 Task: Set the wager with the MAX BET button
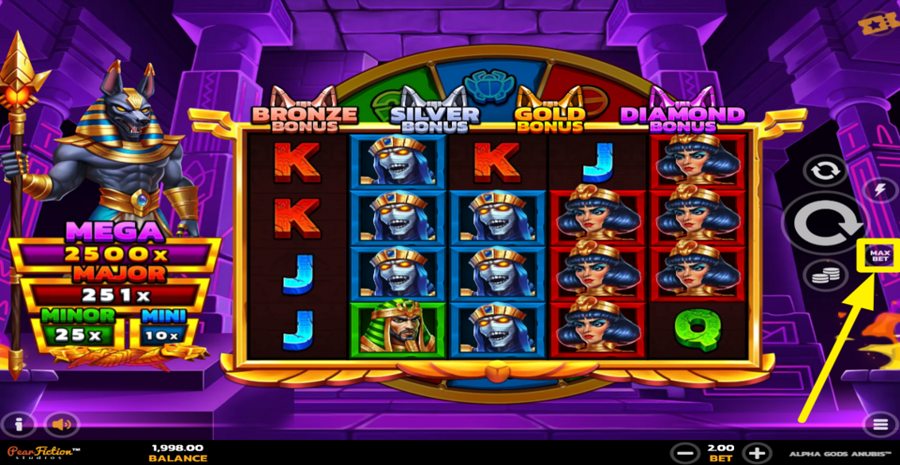(x=880, y=256)
